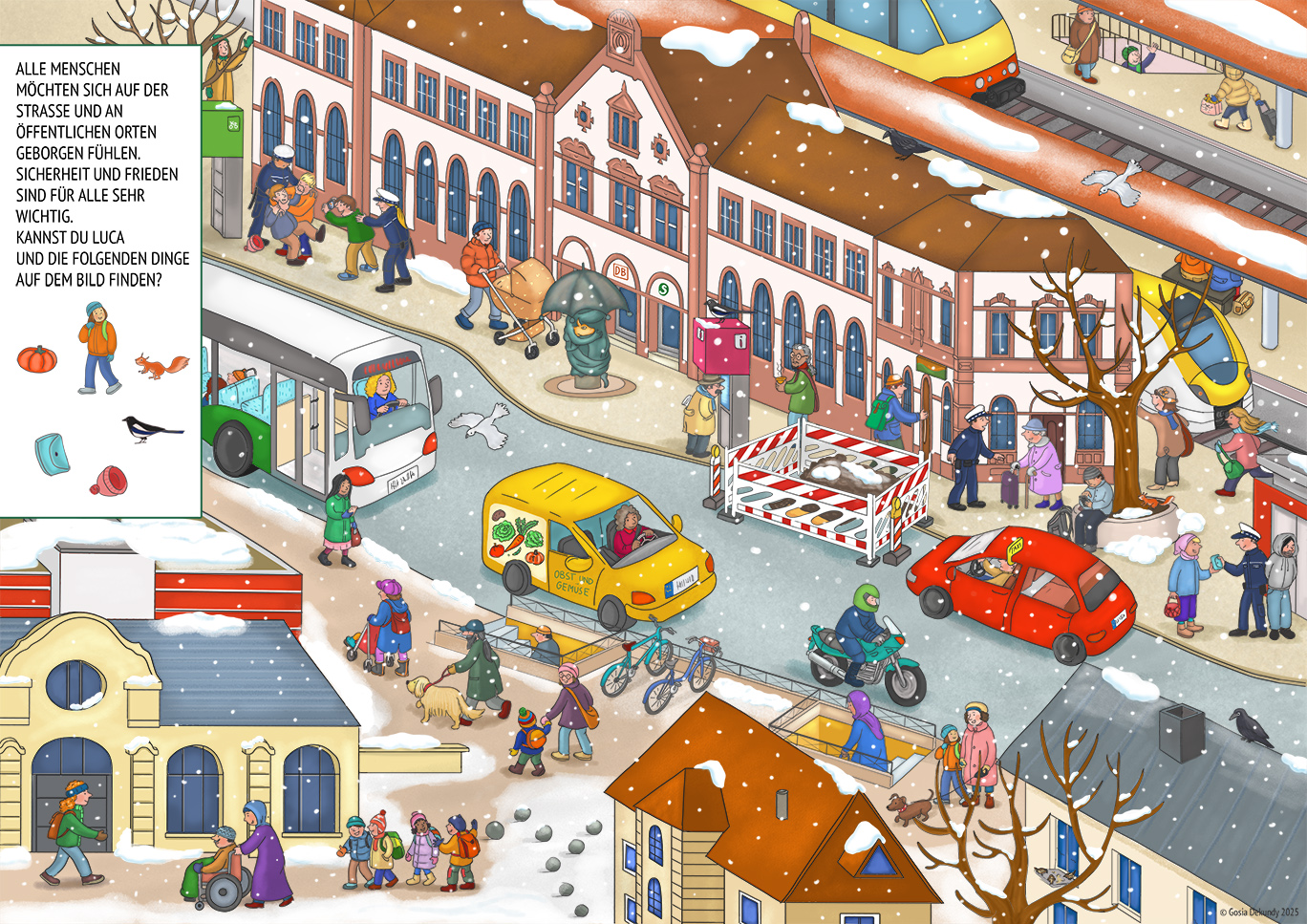Viewport: 1307px width, 924px height.
Task: Pick the squirrel in the search list
Action: [161, 365]
